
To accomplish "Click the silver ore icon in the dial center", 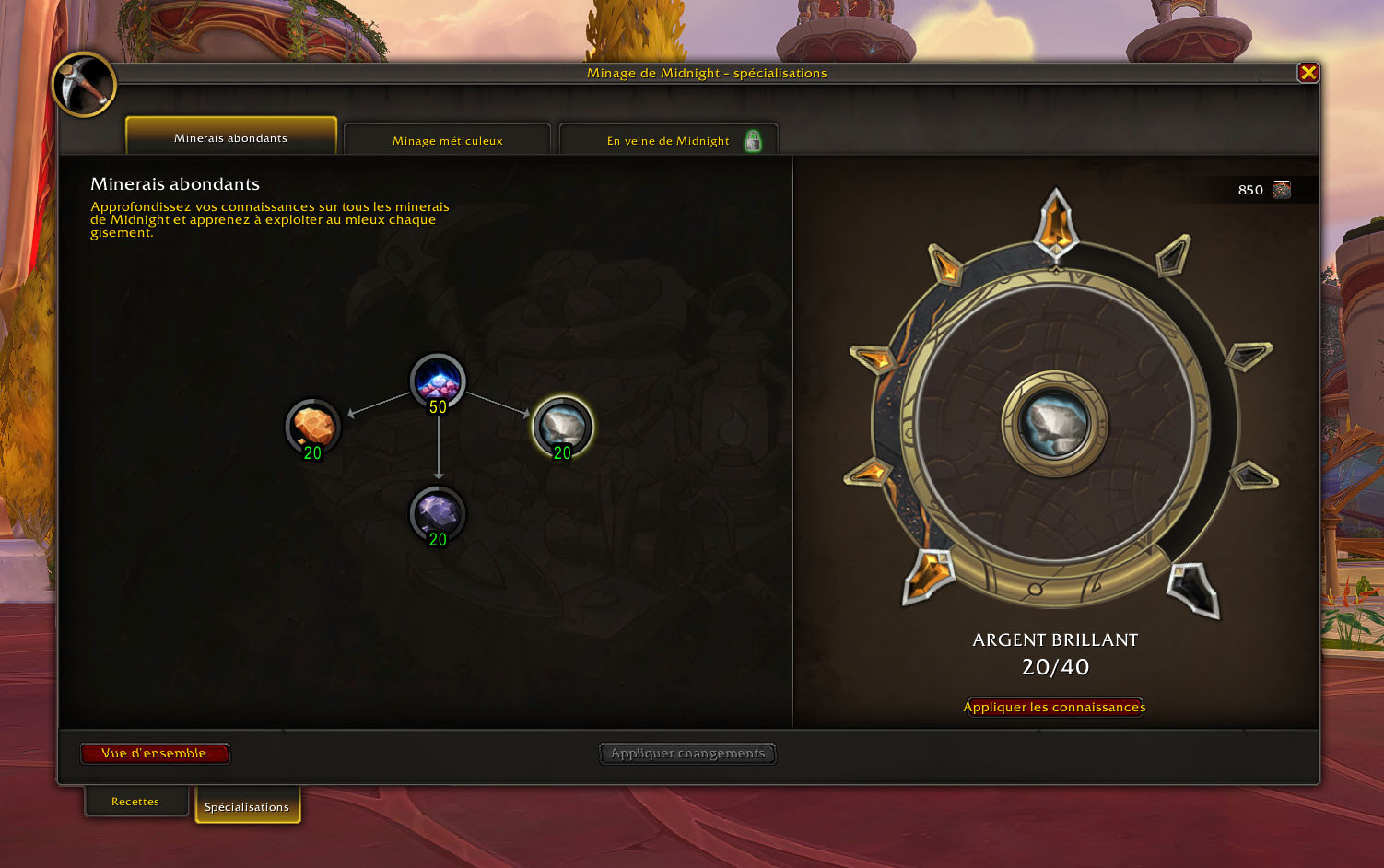I will (1055, 424).
